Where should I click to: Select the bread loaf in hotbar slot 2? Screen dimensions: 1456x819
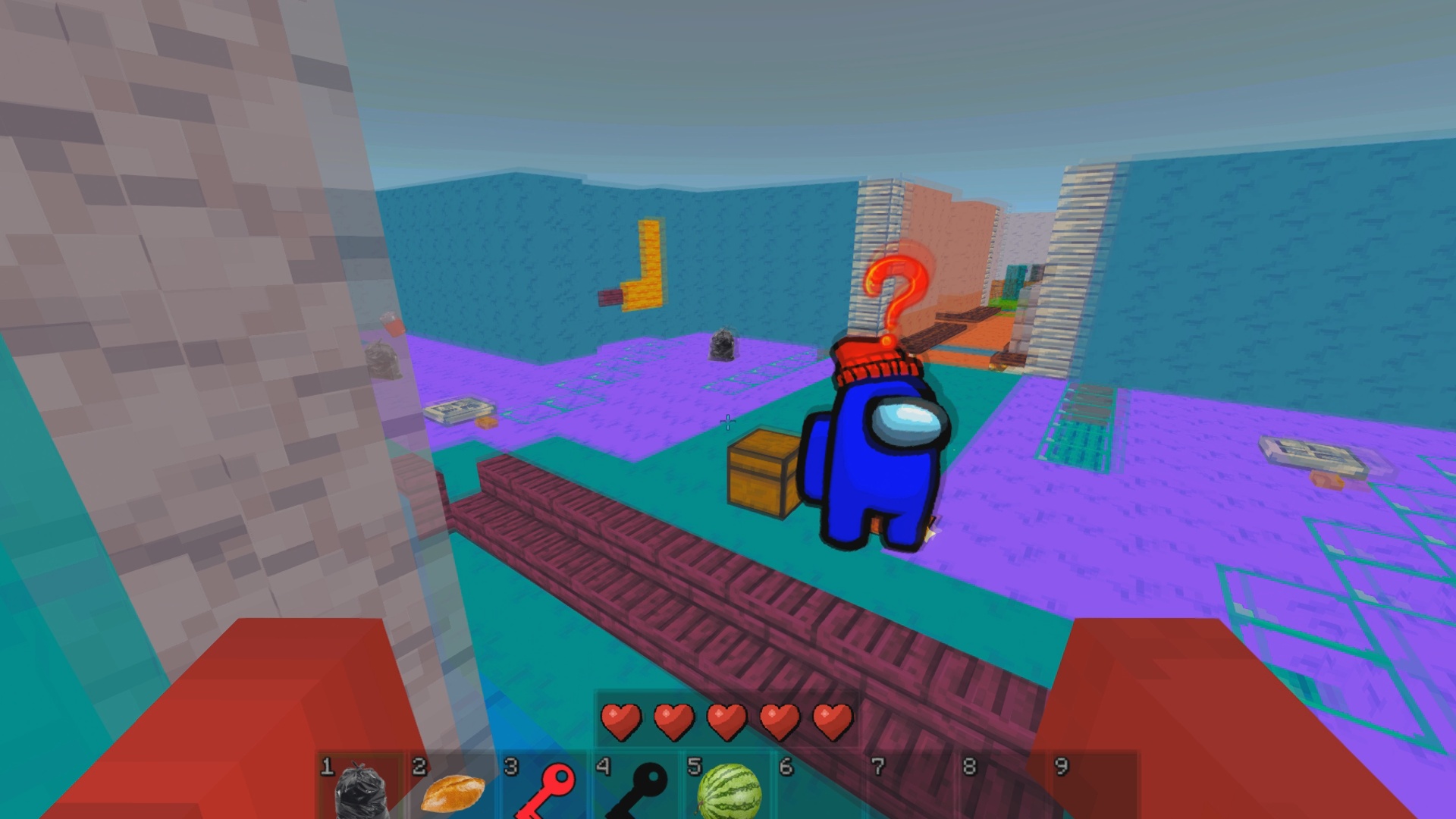[453, 790]
